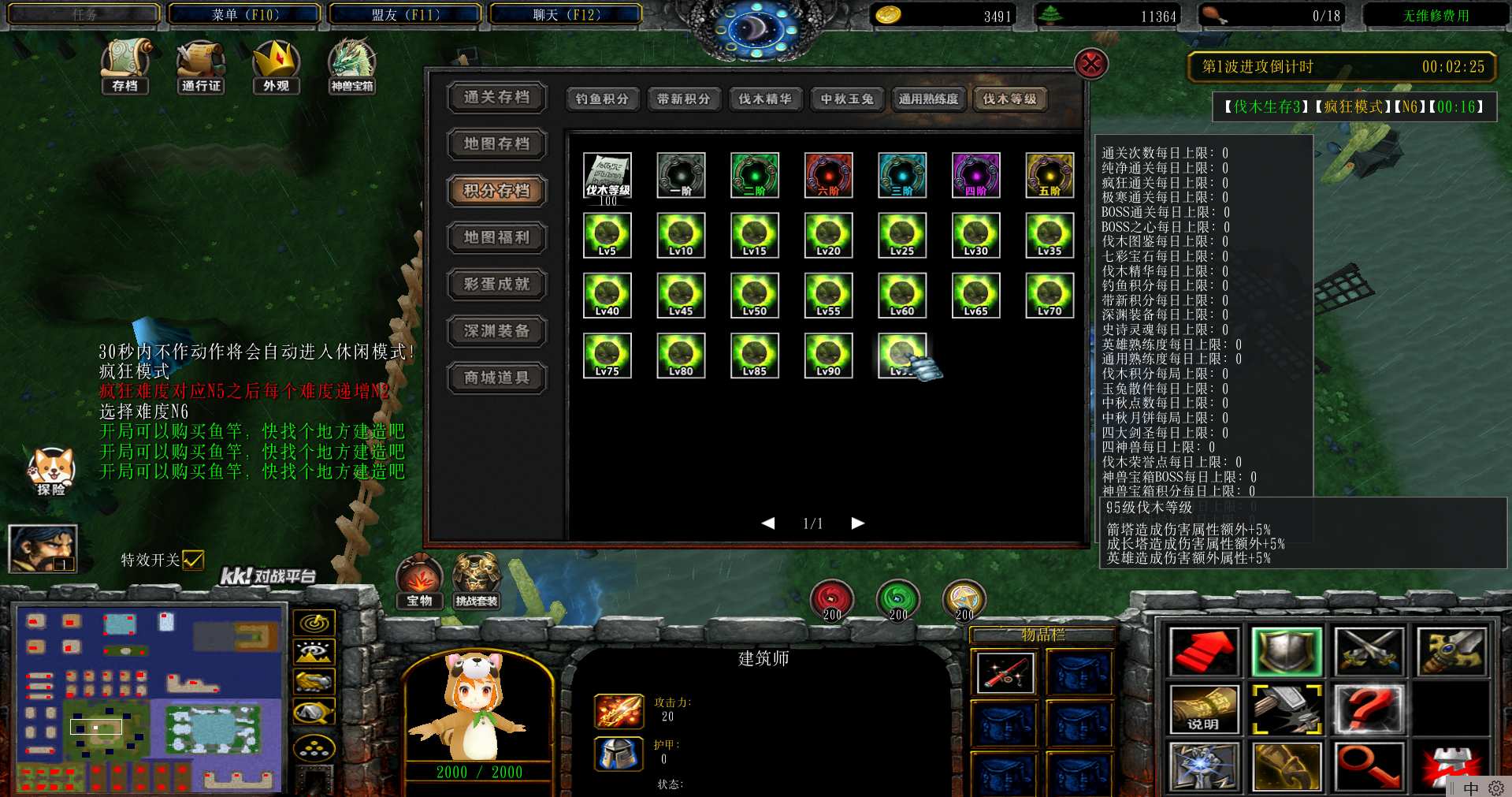Open the 聊天 (F12) chat log
This screenshot has width=1512, height=797.
coord(567,14)
